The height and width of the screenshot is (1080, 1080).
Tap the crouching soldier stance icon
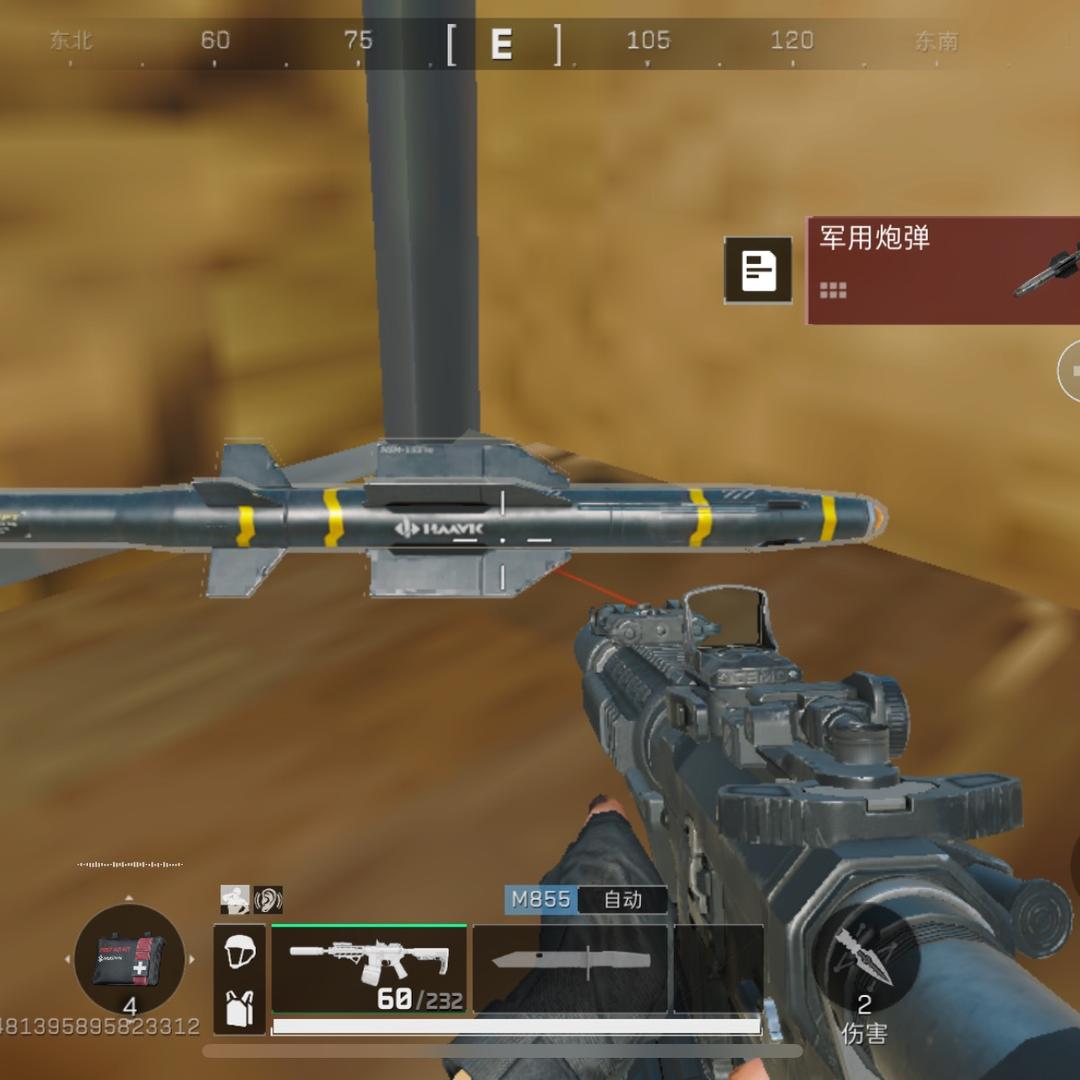[236, 899]
